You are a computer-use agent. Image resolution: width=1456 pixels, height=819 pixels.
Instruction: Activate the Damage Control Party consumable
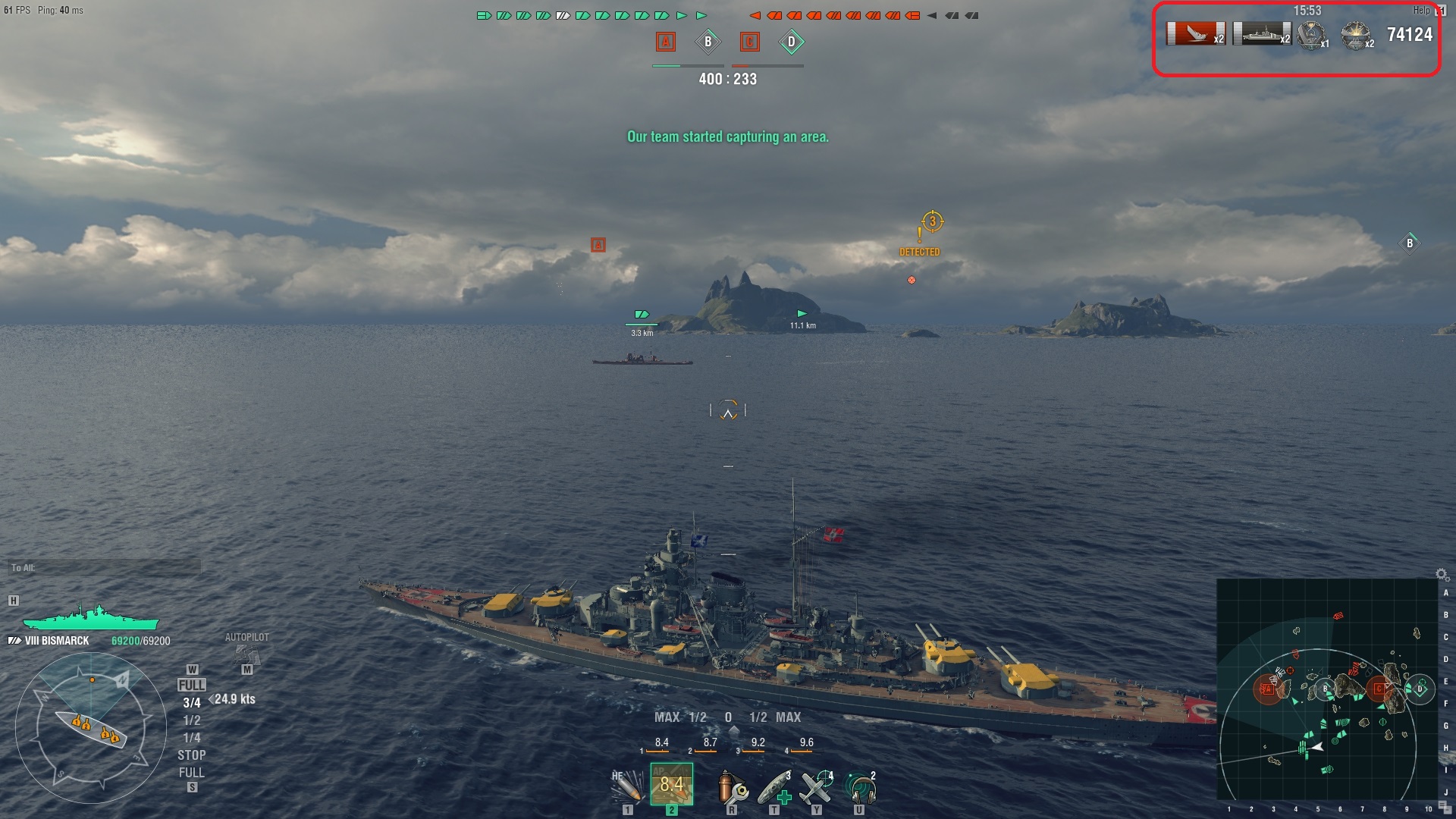tap(732, 788)
